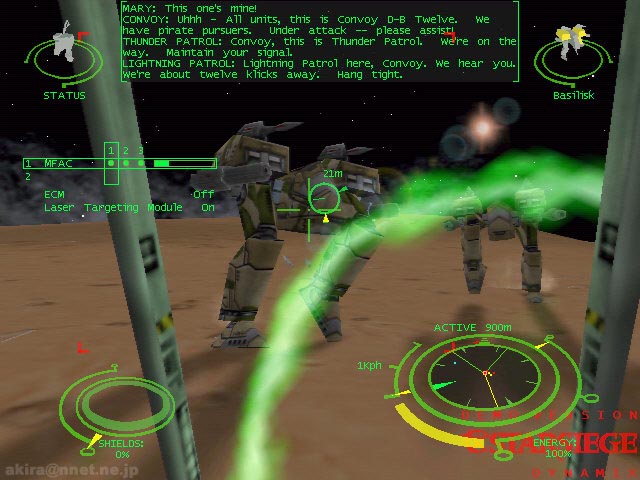Click the radio communications message window
The width and height of the screenshot is (640, 480).
(x=320, y=42)
